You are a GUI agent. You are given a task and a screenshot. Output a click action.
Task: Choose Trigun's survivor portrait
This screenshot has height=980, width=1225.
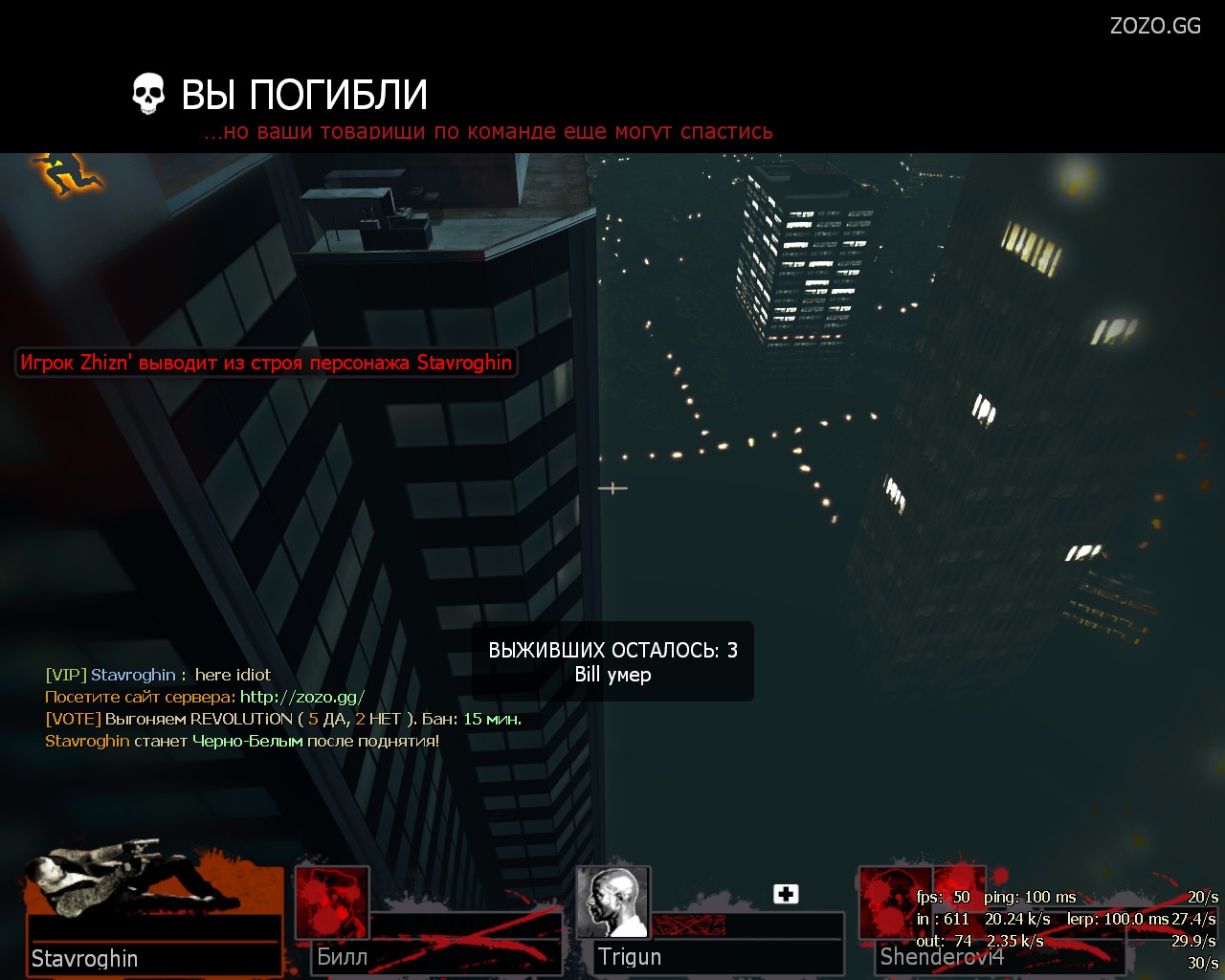point(612,902)
